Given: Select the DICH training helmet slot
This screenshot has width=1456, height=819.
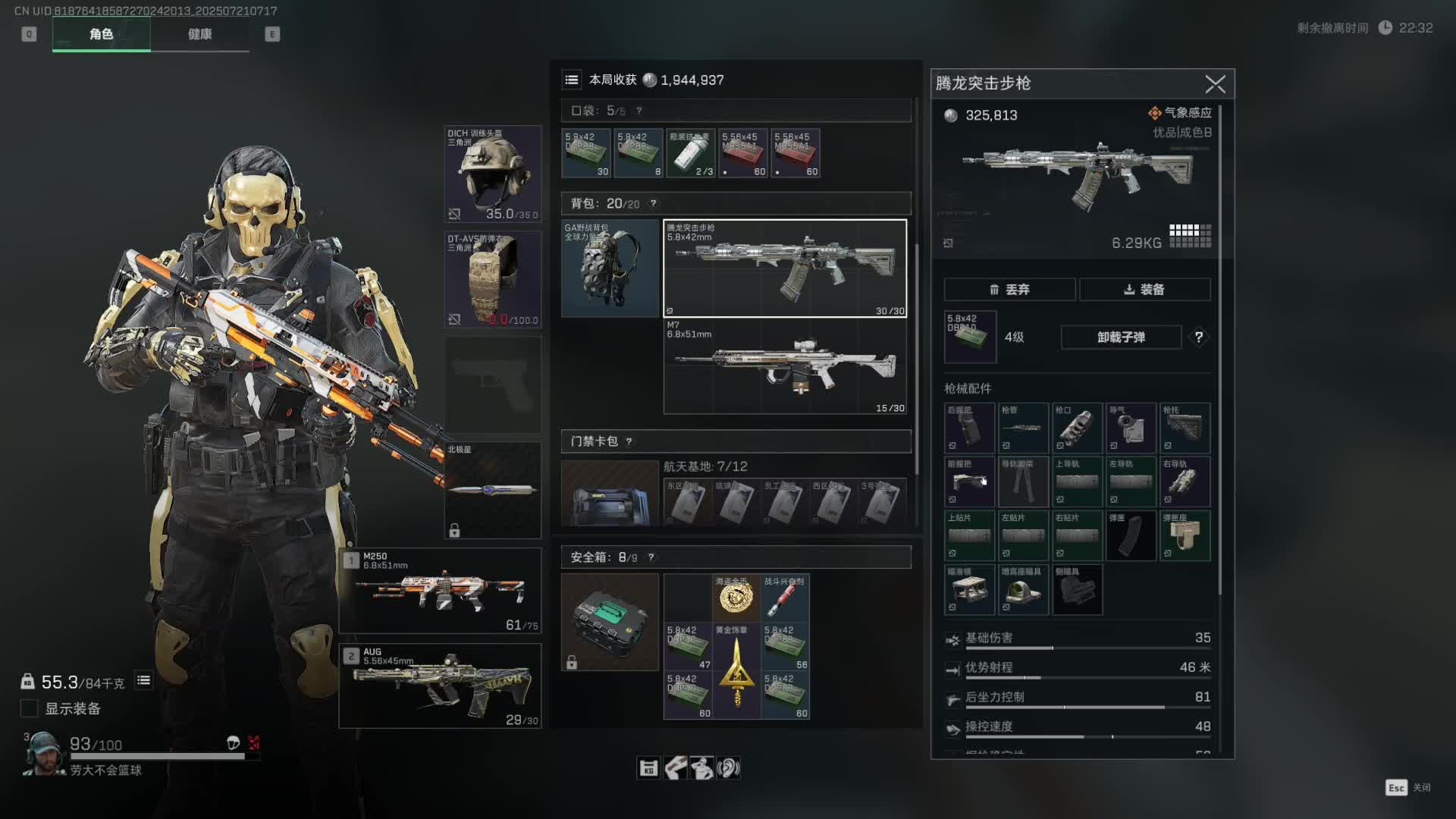Looking at the screenshot, I should 493,174.
